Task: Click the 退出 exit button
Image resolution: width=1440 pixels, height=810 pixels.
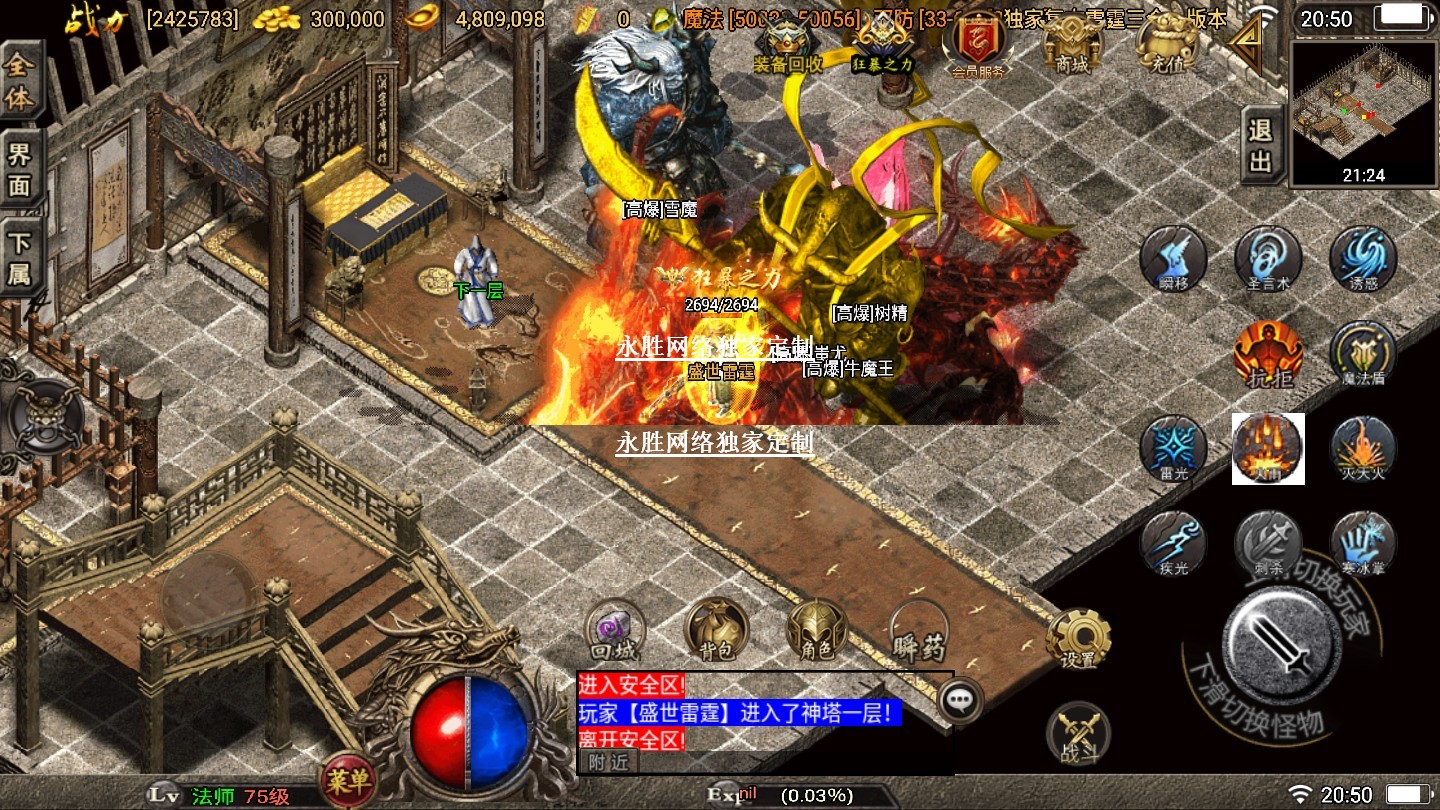Action: click(x=1261, y=146)
